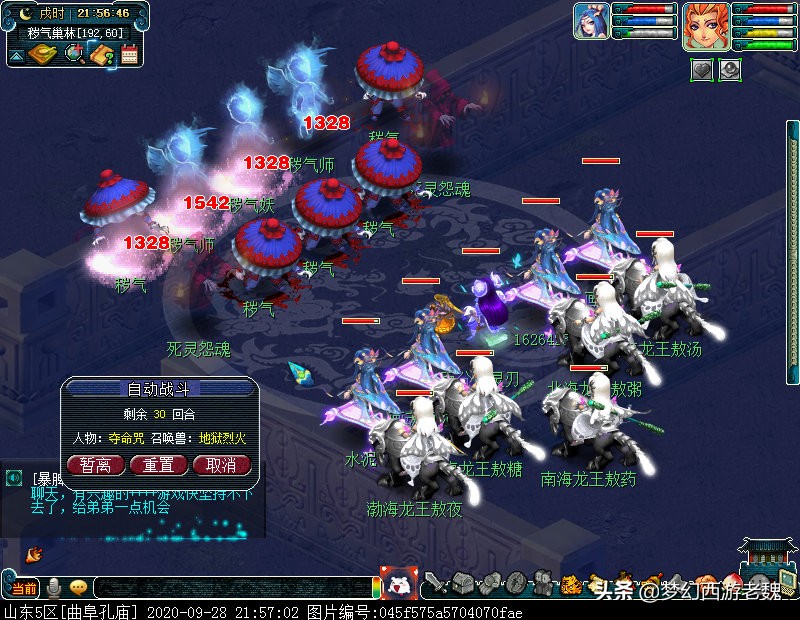Reset auto-battle with the 重置 button
This screenshot has height=620, width=800.
158,464
